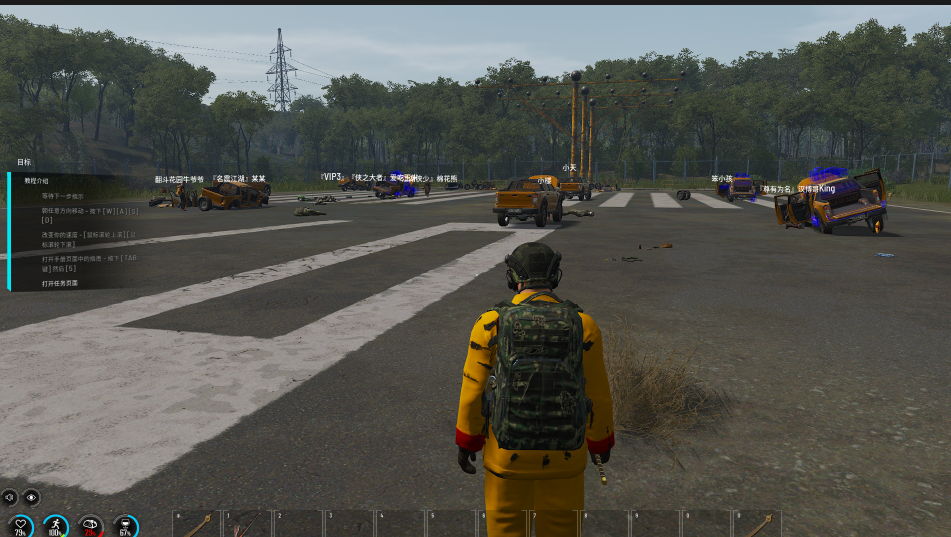This screenshot has width=951, height=537.
Task: Select the red hunger status icon
Action: coord(91,525)
